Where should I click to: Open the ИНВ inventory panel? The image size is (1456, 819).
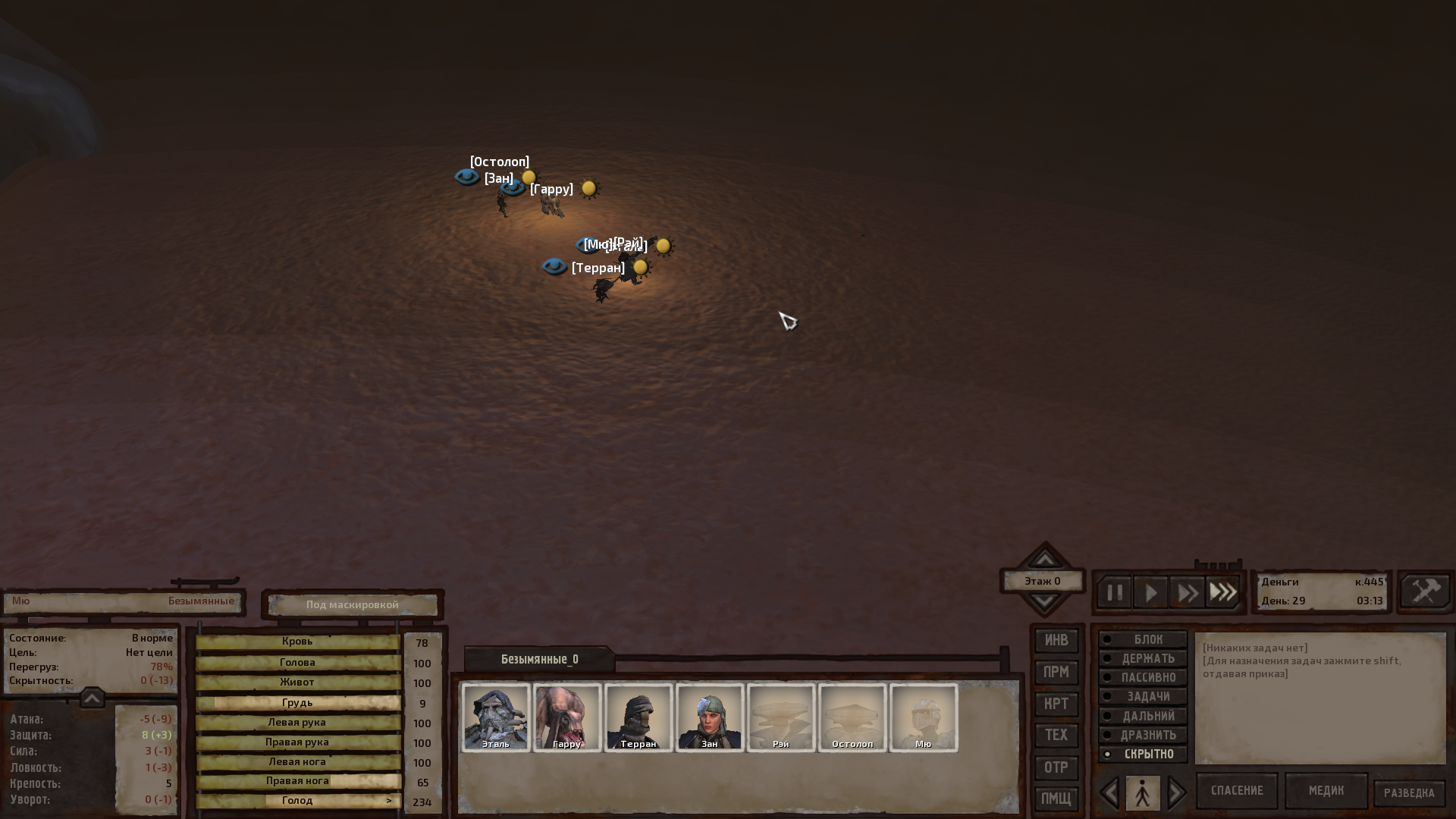[x=1056, y=641]
